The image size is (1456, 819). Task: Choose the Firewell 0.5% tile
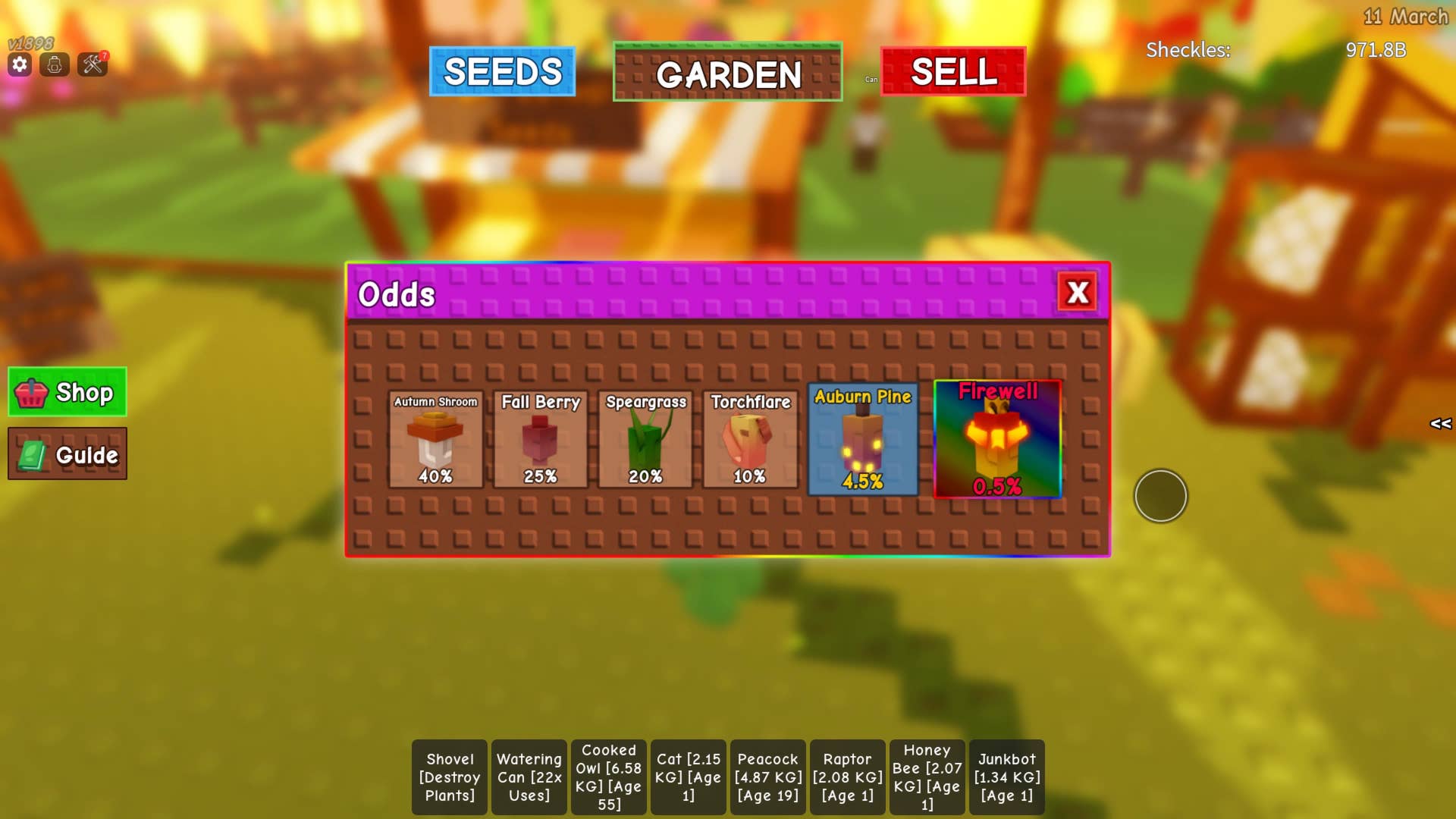[997, 439]
